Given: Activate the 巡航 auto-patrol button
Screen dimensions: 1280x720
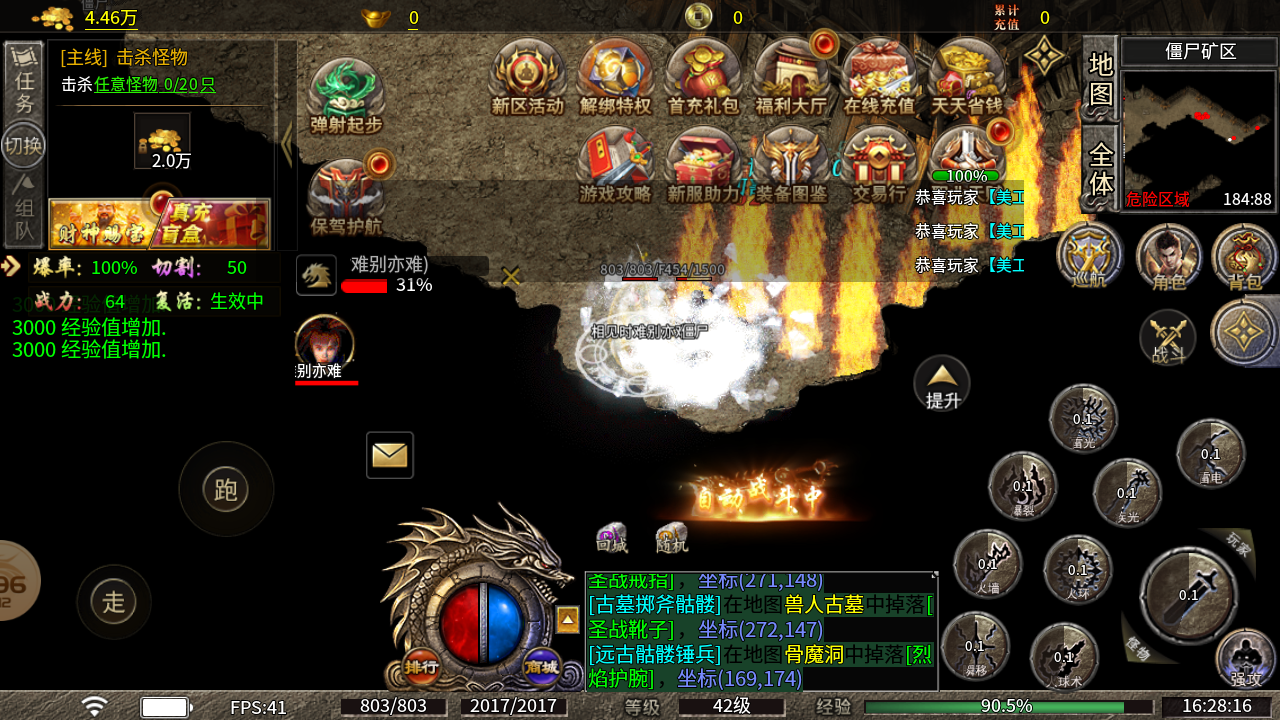Looking at the screenshot, I should point(1089,255).
